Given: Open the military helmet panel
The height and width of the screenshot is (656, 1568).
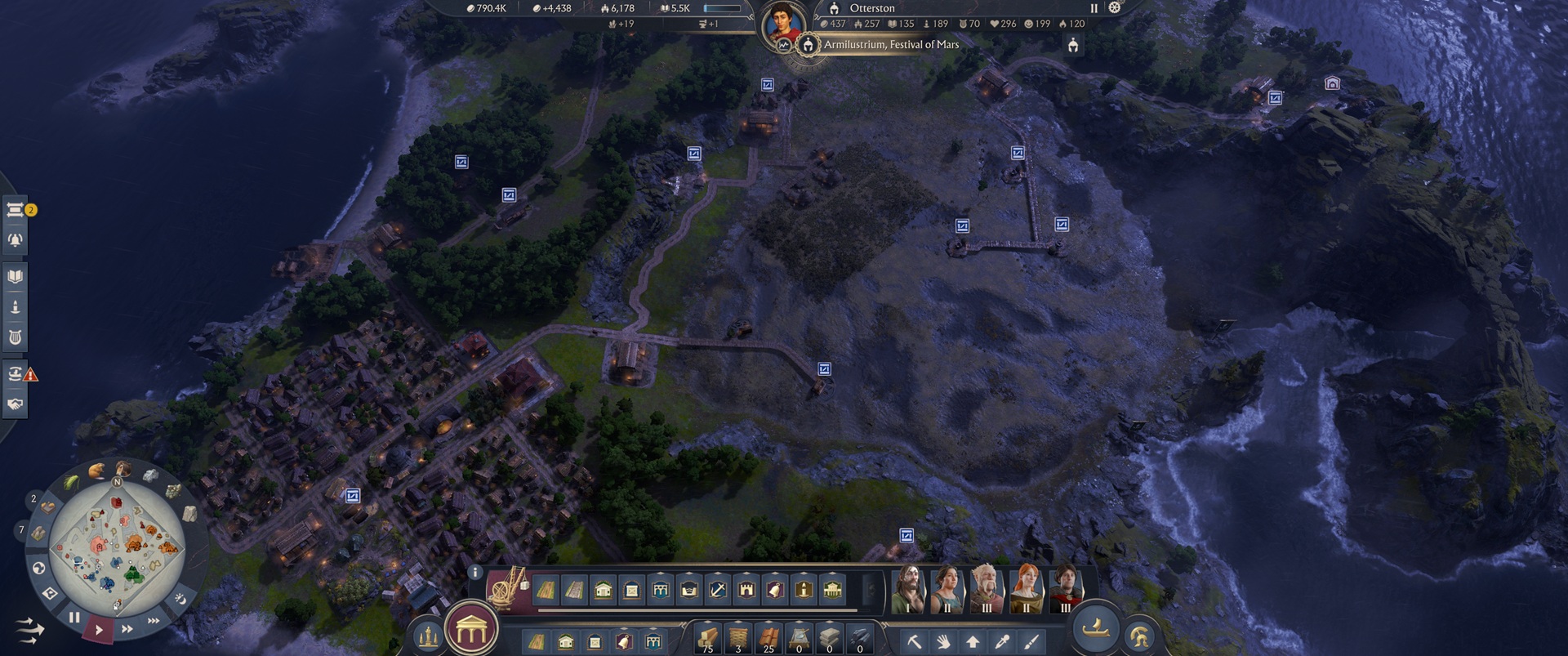Looking at the screenshot, I should [x=1141, y=636].
